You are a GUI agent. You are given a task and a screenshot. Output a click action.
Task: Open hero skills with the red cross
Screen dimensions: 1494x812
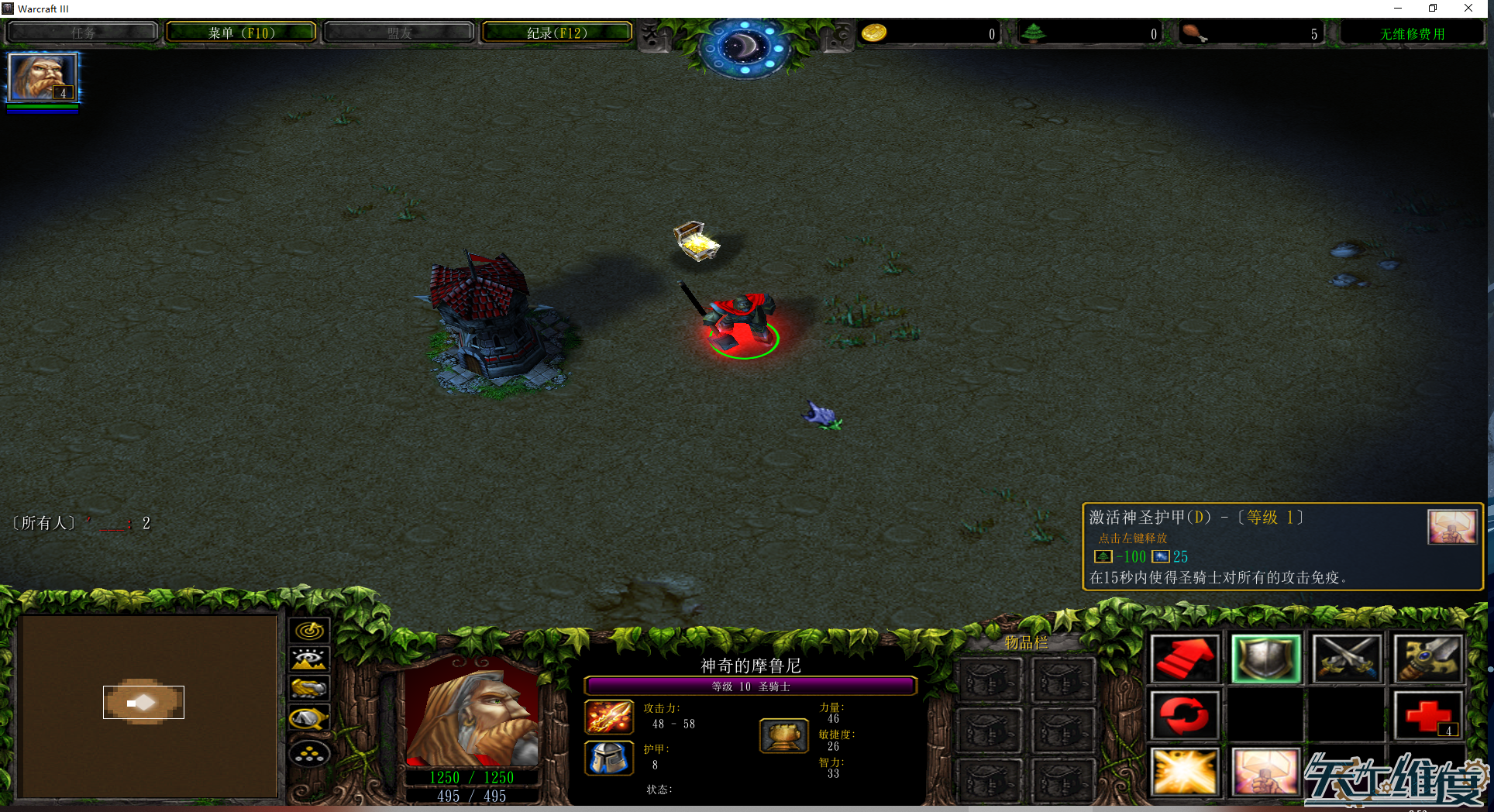tap(1428, 714)
